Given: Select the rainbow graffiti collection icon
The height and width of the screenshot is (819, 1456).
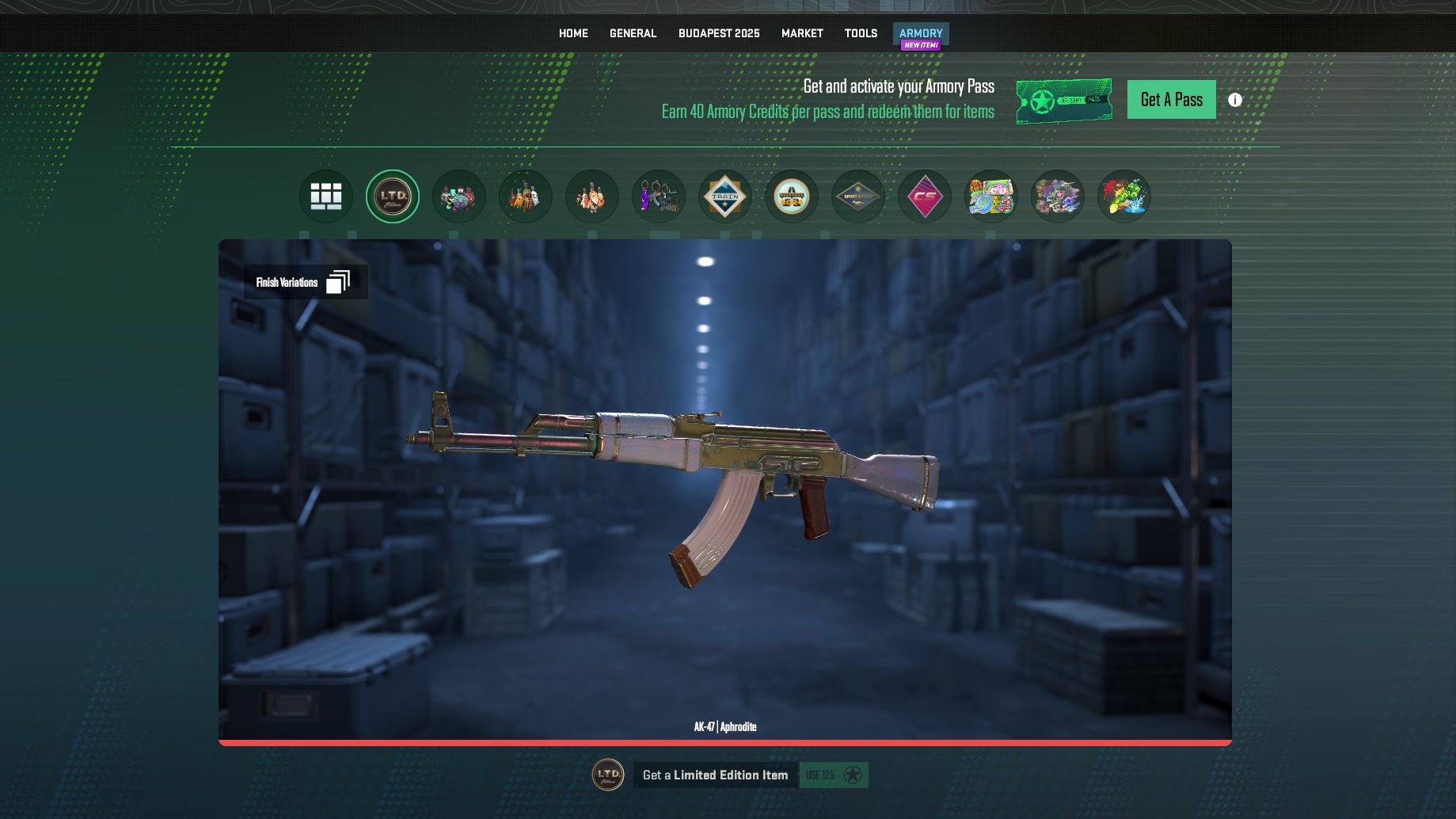Looking at the screenshot, I should coord(1123,196).
